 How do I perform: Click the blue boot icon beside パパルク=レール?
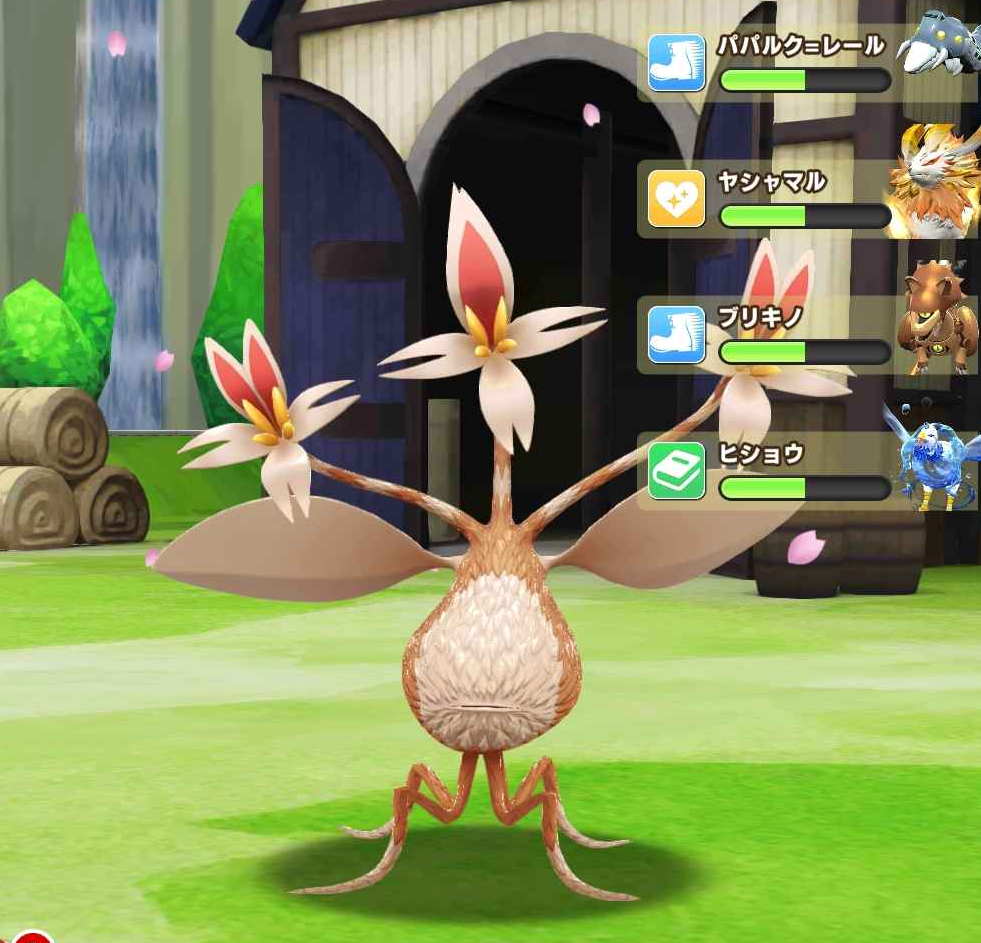(676, 62)
